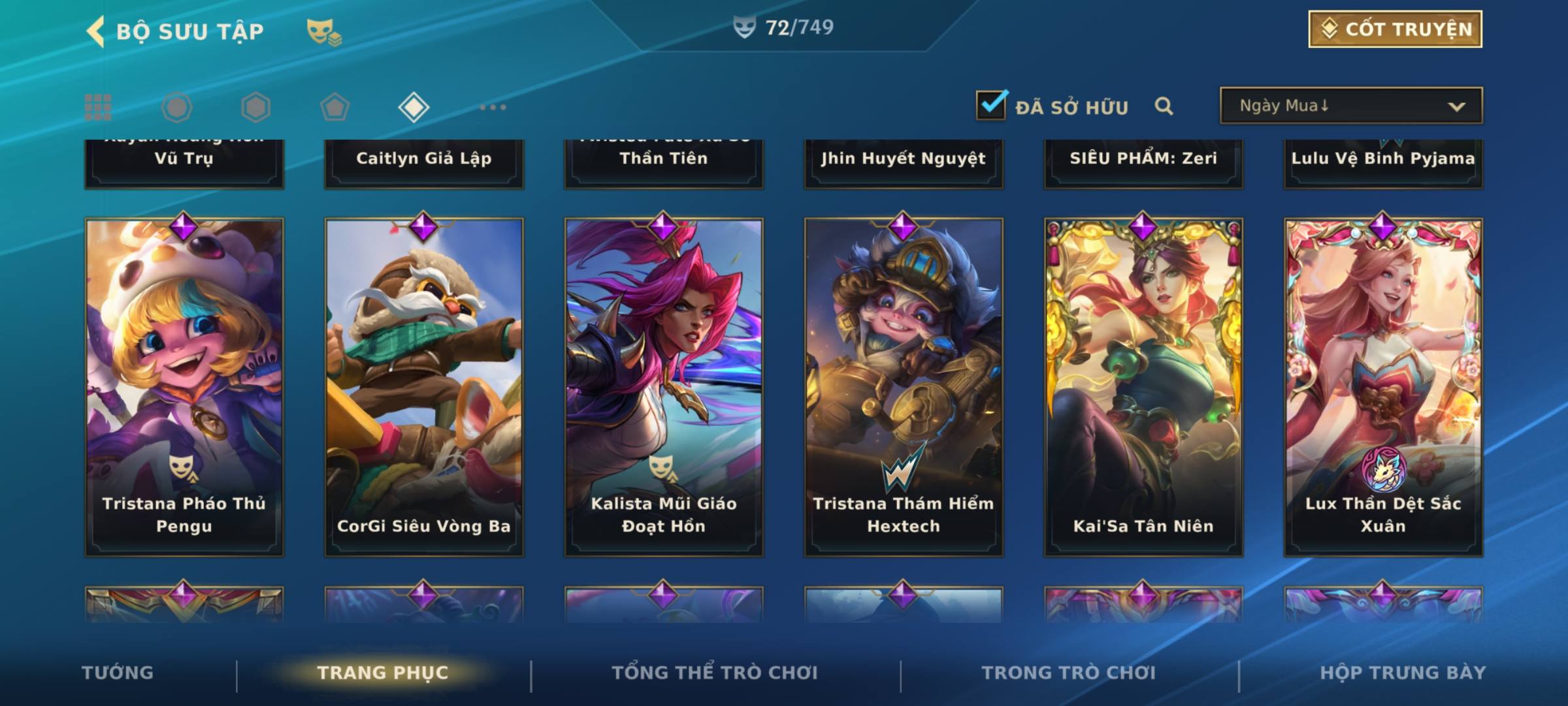
Task: Go to Hộp Trưng Bày tab
Action: coord(1403,673)
